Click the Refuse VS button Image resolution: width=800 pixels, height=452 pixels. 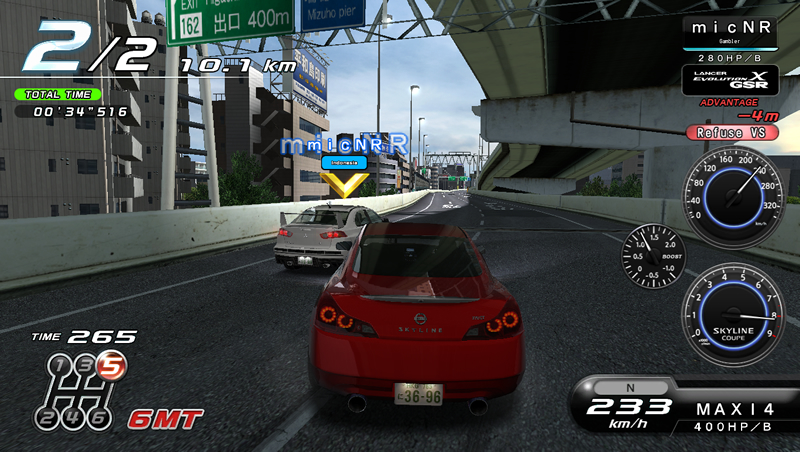pyautogui.click(x=729, y=132)
